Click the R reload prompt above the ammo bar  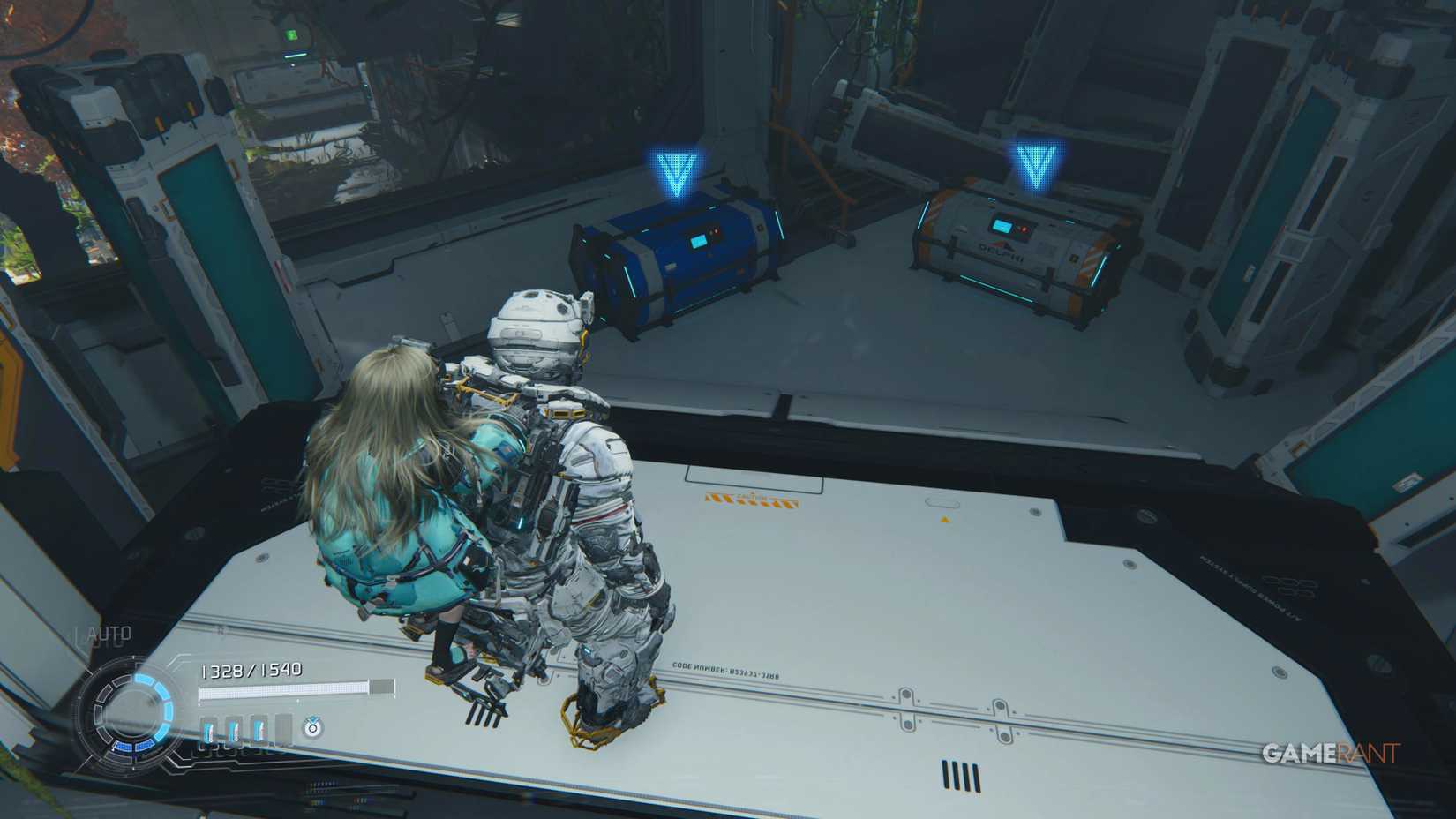pyautogui.click(x=221, y=630)
